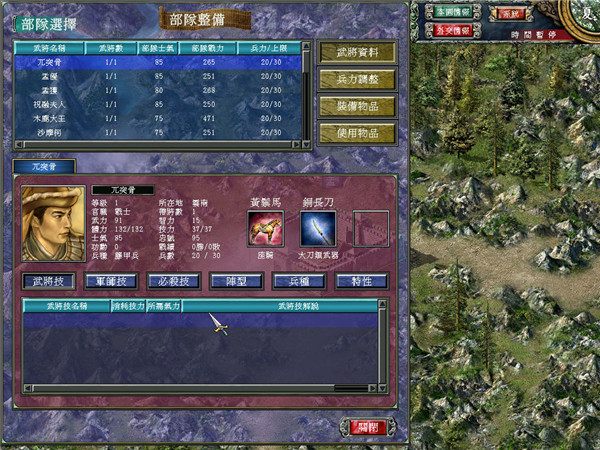Select the 銅長刀 weapon slot
The image size is (600, 450).
tap(317, 228)
